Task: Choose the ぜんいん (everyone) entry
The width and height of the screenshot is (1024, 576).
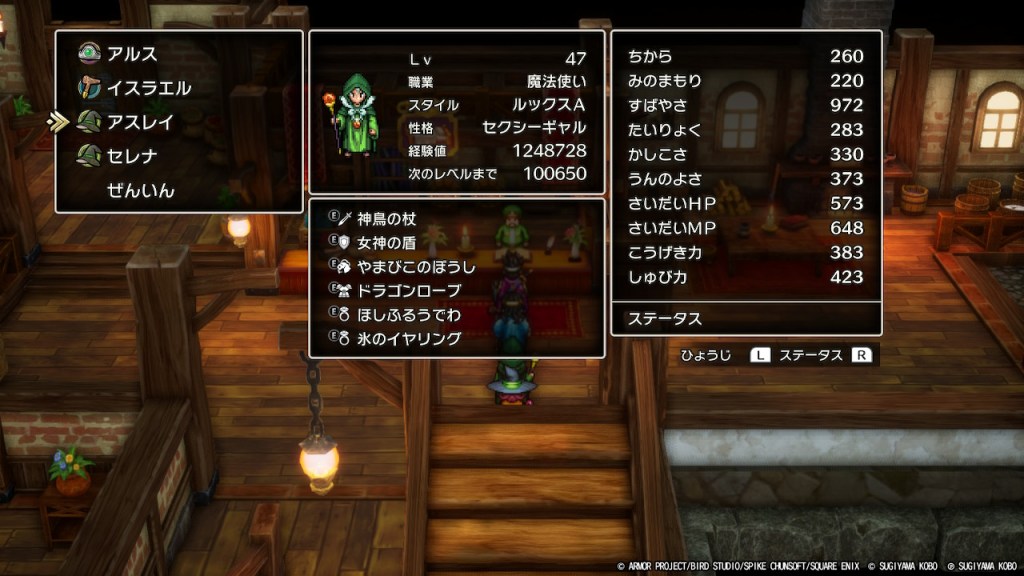Action: pos(140,190)
